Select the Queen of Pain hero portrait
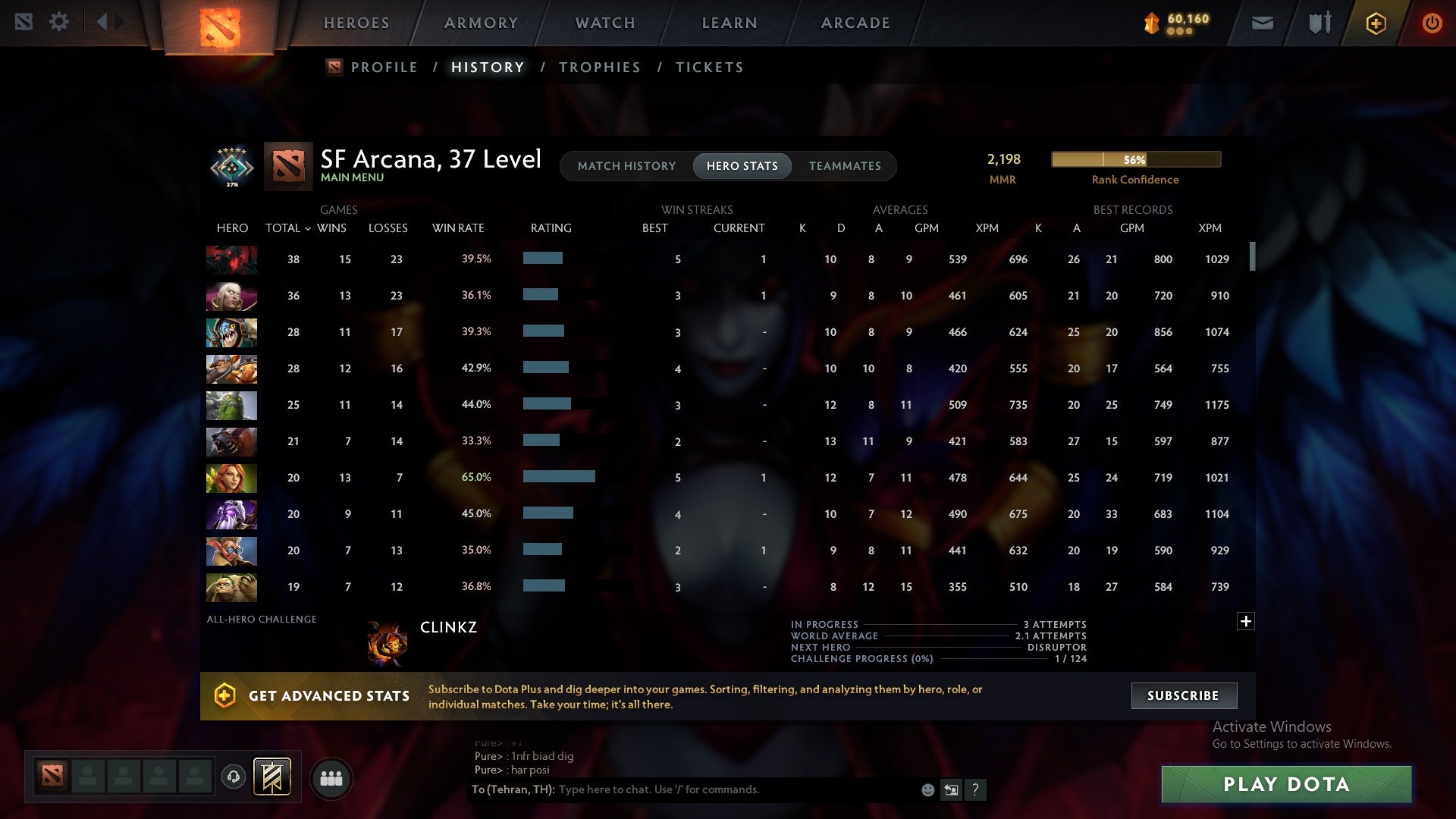This screenshot has height=819, width=1456. 231,514
